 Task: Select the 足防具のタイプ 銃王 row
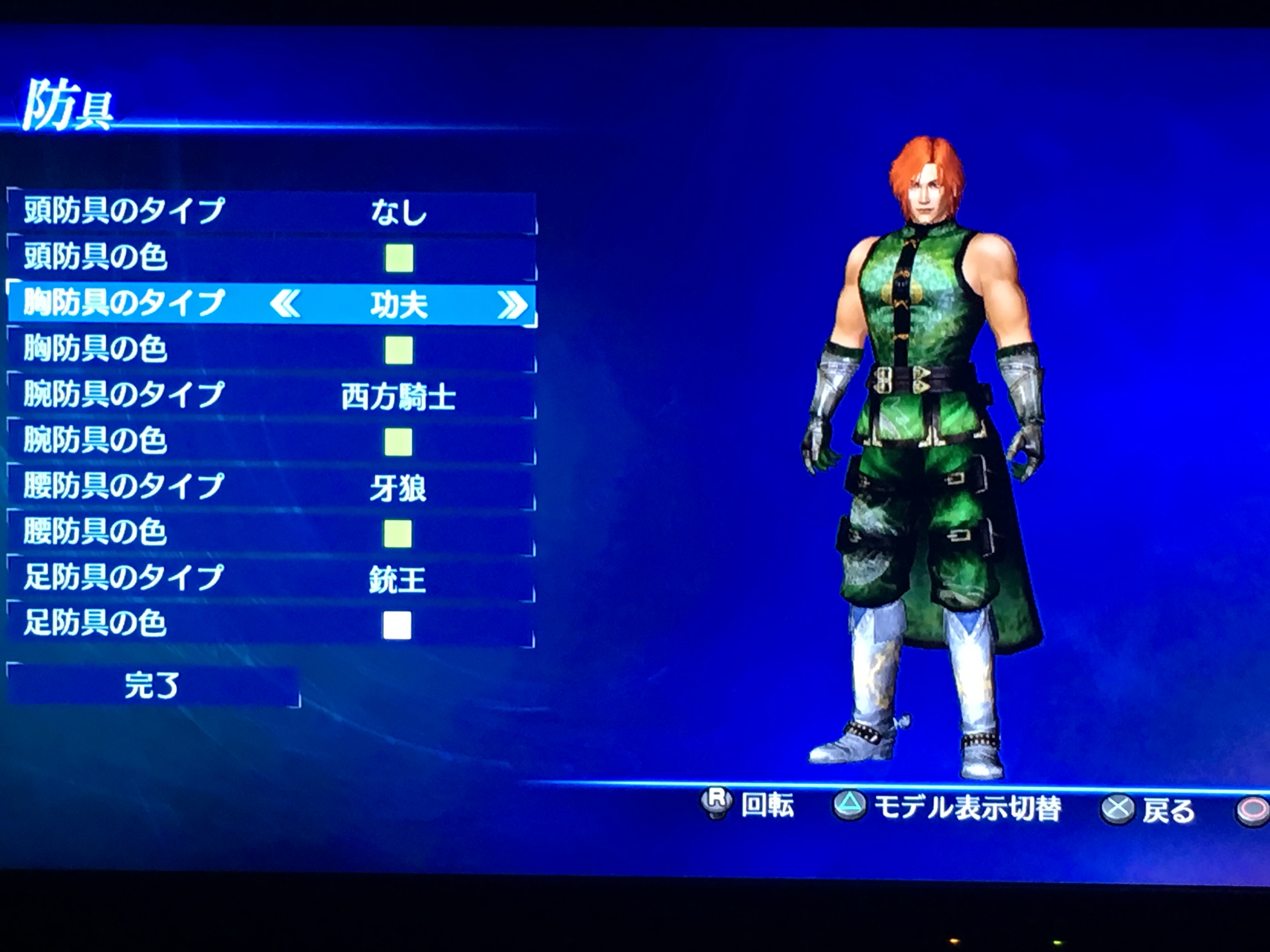(x=272, y=578)
